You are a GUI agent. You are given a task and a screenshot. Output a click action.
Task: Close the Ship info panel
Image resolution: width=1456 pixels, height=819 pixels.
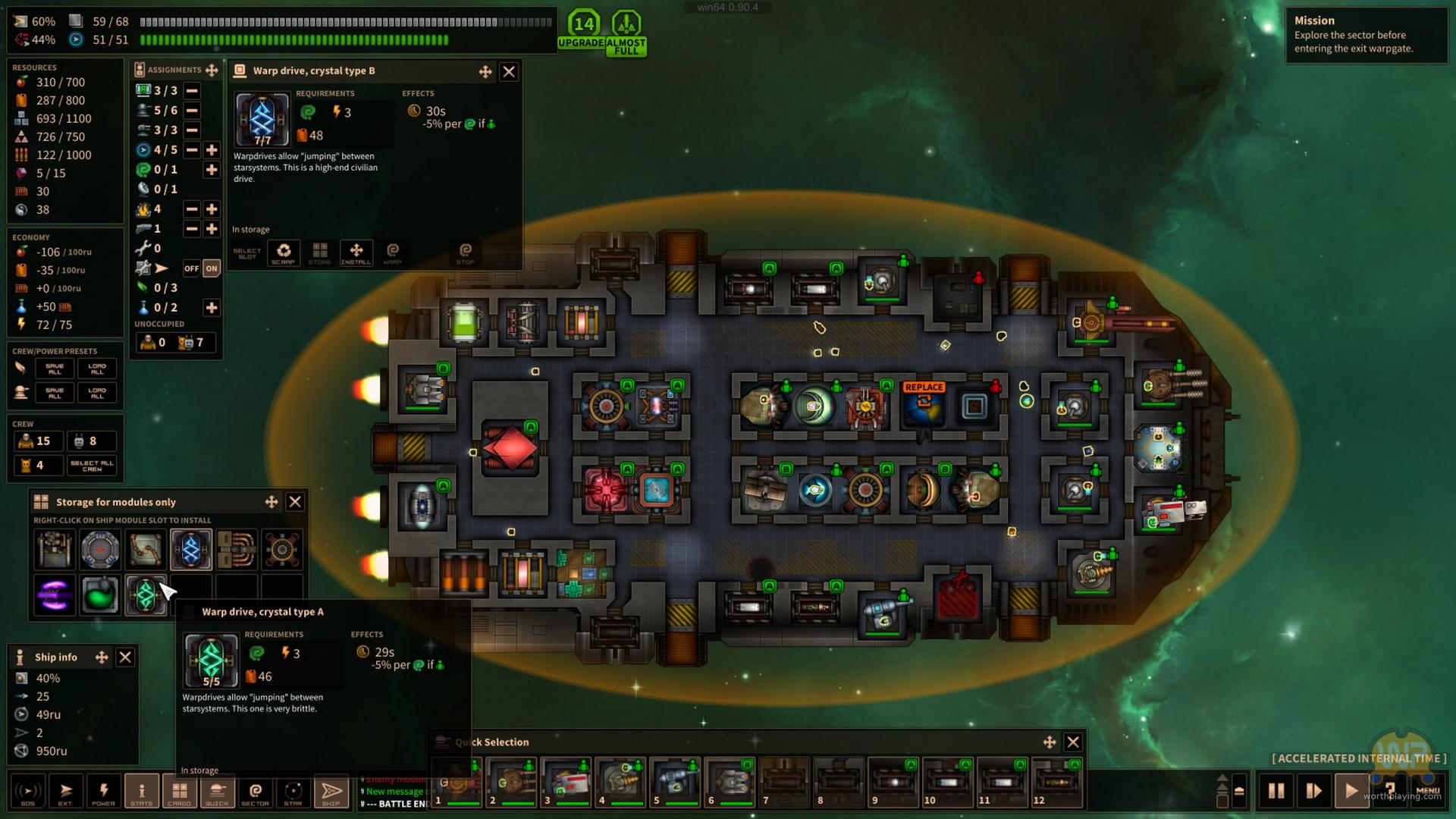[125, 657]
